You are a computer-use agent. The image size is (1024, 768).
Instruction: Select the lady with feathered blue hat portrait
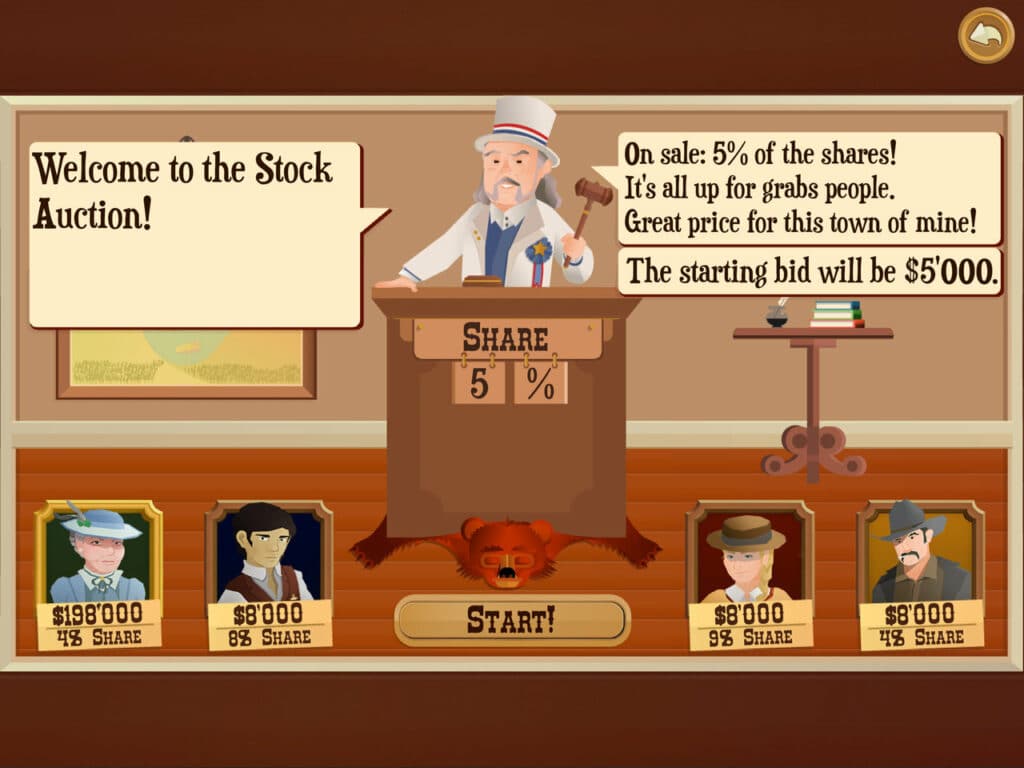click(x=99, y=553)
